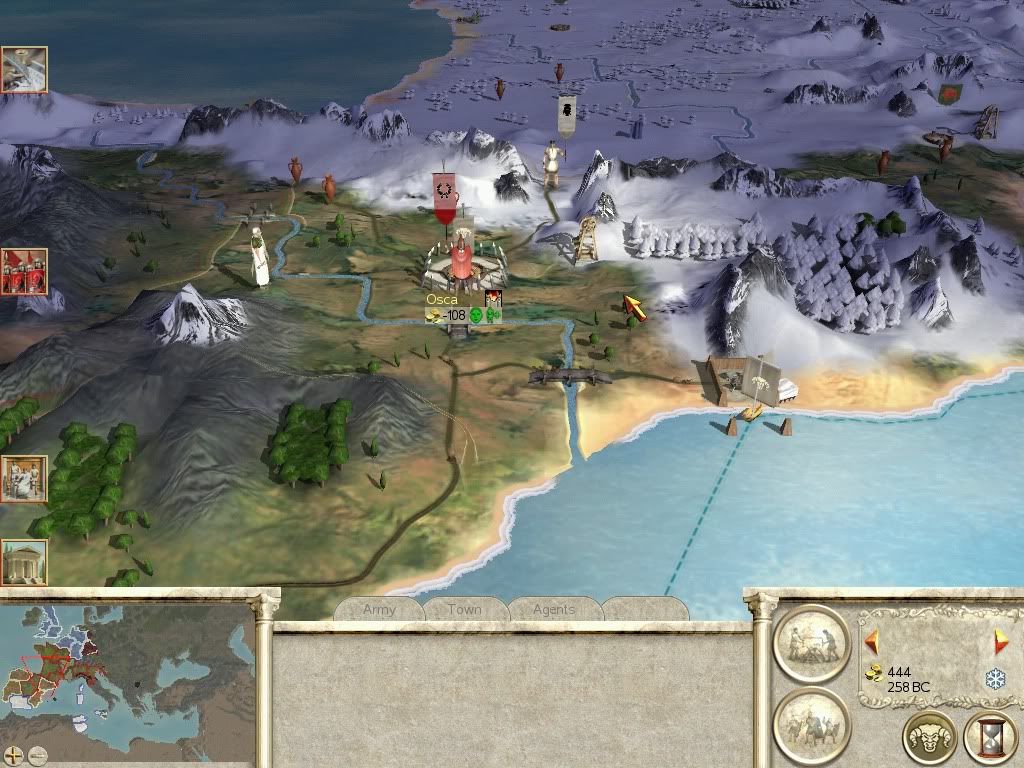Open the faction overview ram-skull button
Image resolution: width=1024 pixels, height=768 pixels.
click(929, 739)
